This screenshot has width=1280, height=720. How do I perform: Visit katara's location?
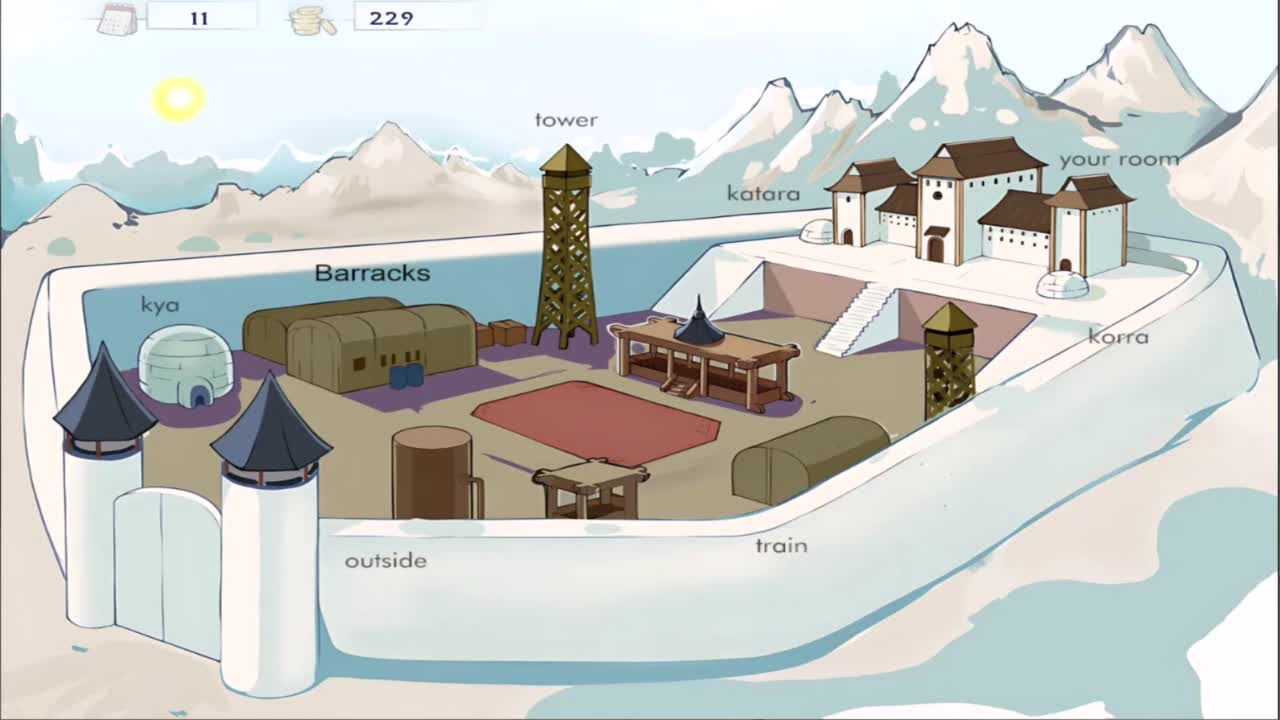[x=763, y=193]
